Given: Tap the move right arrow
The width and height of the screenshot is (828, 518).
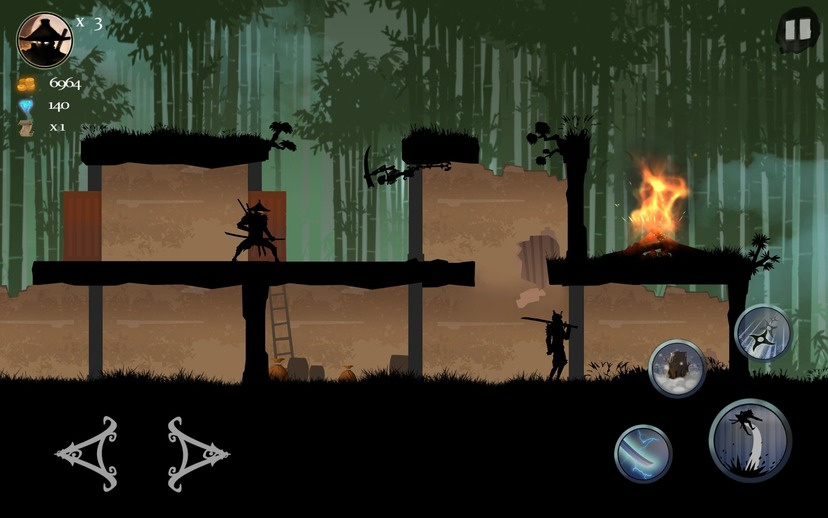Looking at the screenshot, I should [x=197, y=454].
